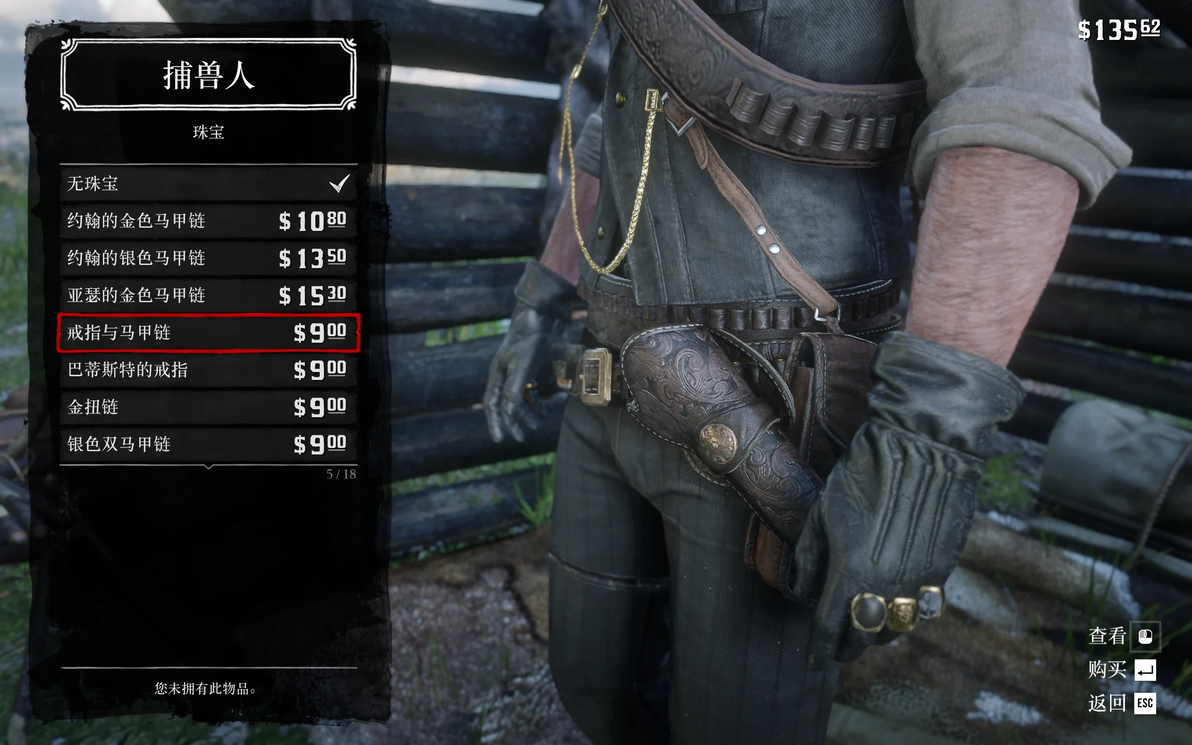Select 约翰的银色马甲链 entry
1192x745 pixels.
pos(208,258)
